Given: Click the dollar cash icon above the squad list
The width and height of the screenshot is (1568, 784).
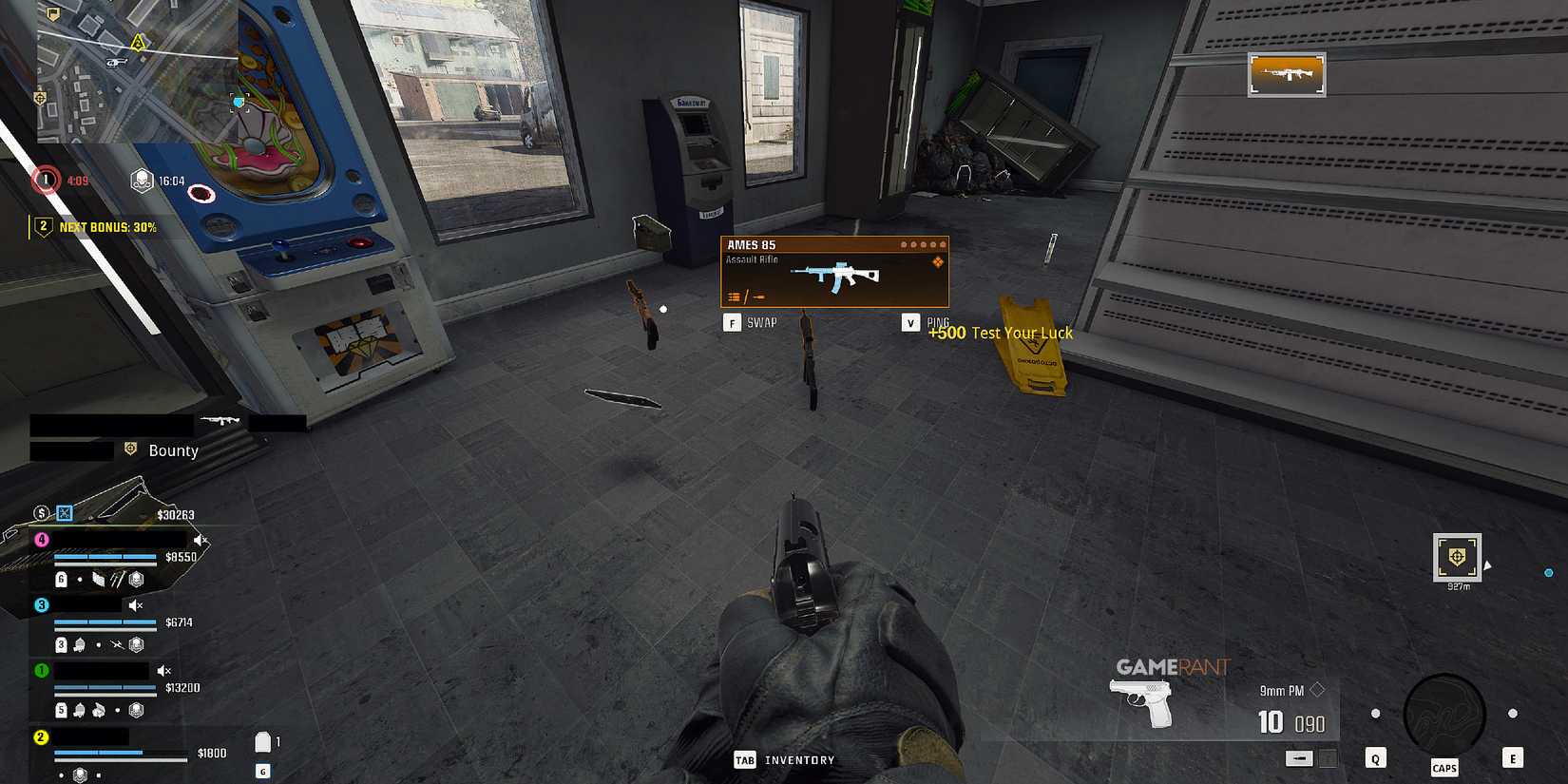Looking at the screenshot, I should coord(40,511).
